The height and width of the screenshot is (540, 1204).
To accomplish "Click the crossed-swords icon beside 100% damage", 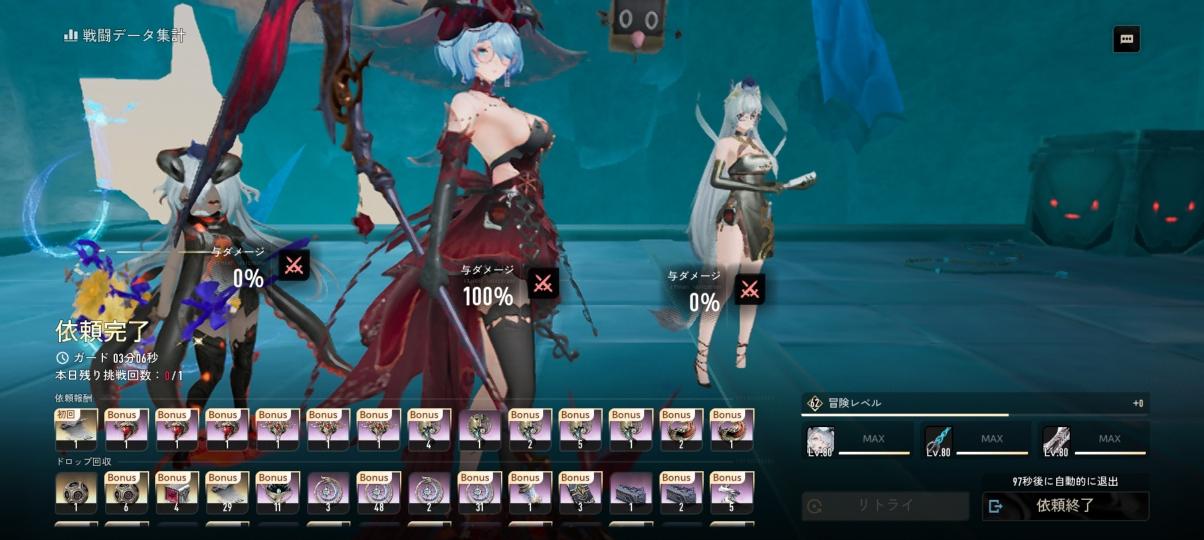I will [543, 283].
